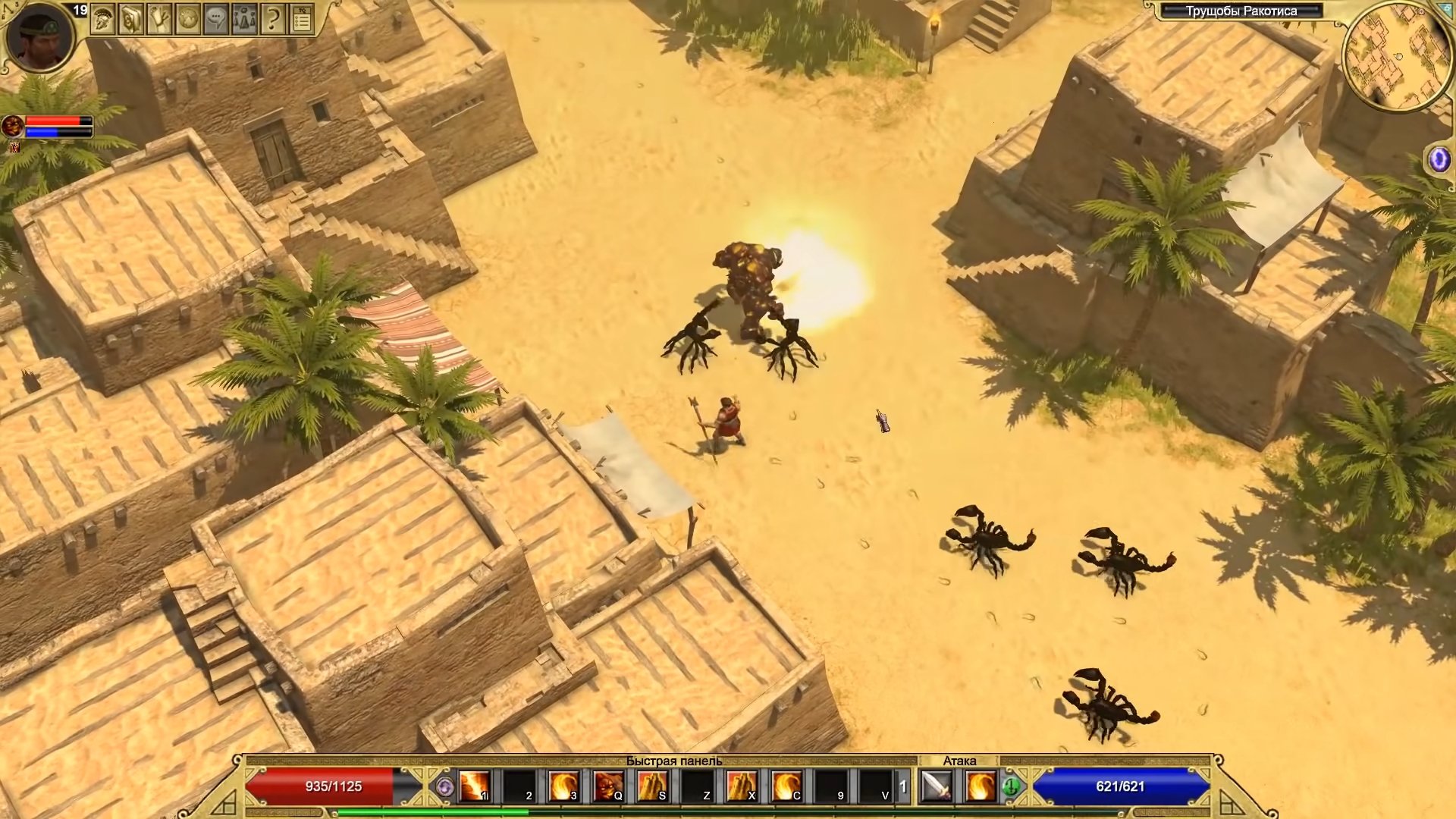The height and width of the screenshot is (819, 1456).
Task: Use the purple portal stone button
Action: 1439,160
